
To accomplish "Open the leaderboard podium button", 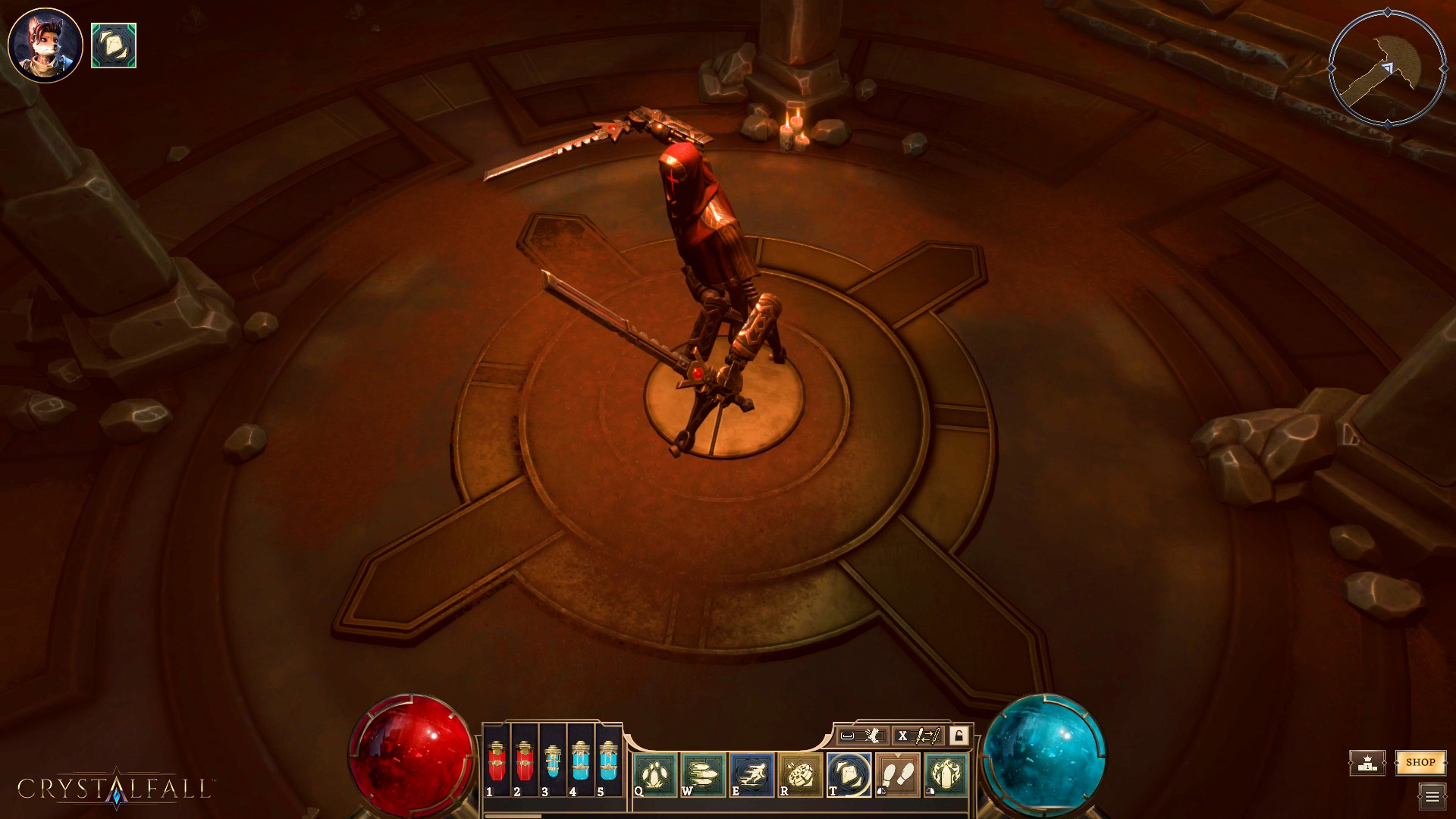I will (x=1367, y=763).
